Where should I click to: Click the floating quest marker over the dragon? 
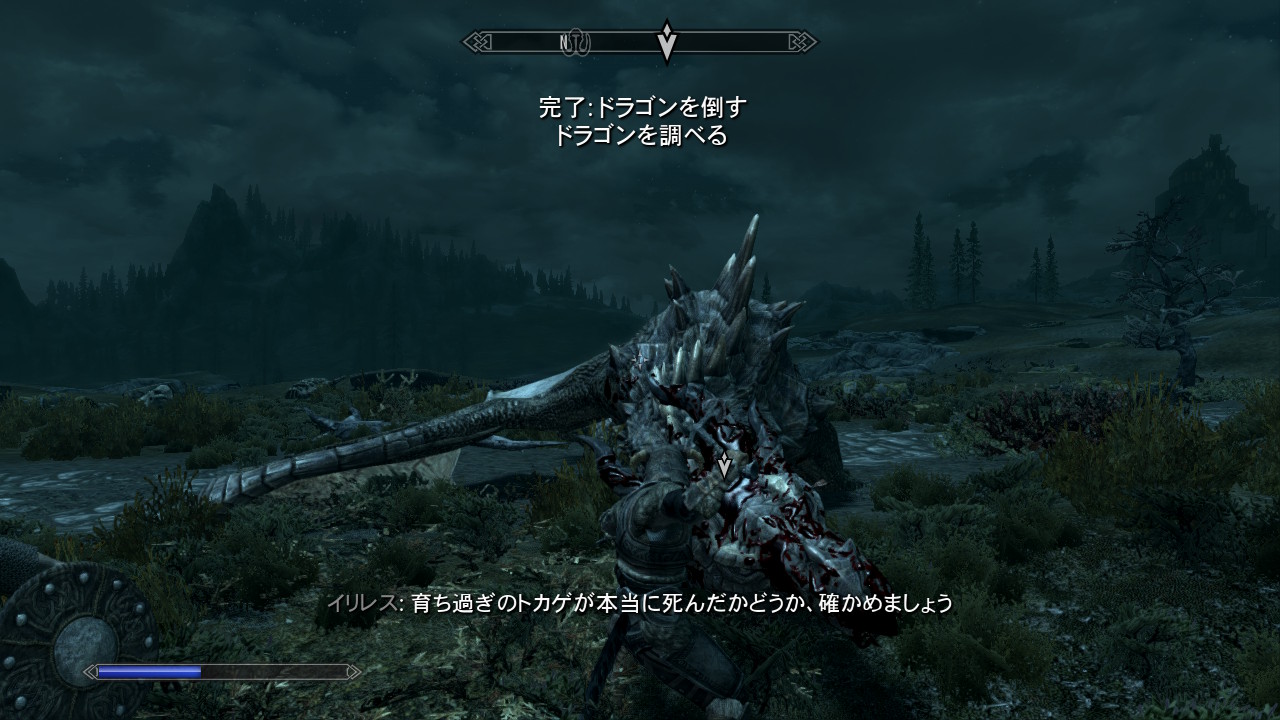coord(724,463)
